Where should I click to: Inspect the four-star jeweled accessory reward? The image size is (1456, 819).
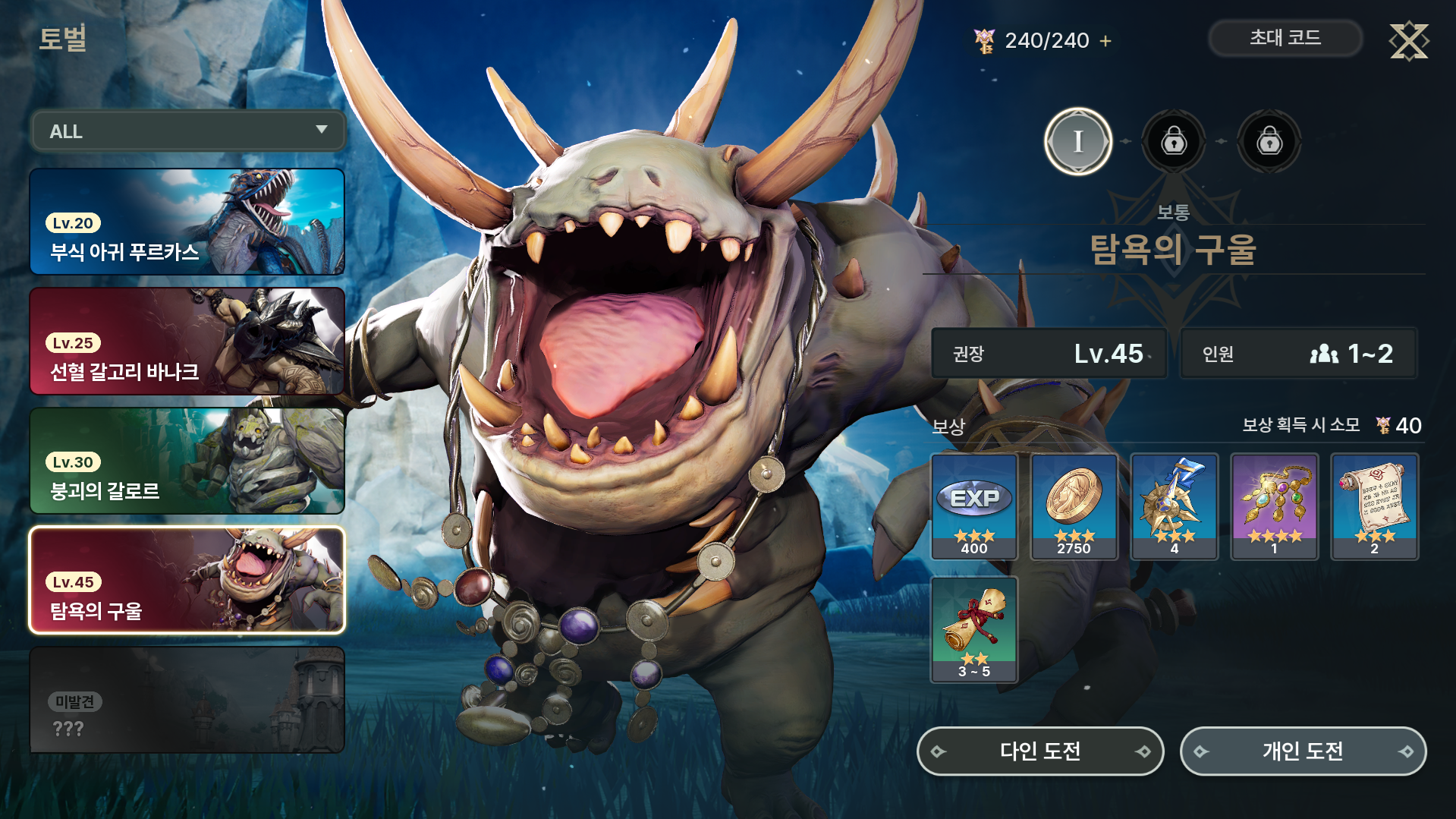pyautogui.click(x=1274, y=506)
